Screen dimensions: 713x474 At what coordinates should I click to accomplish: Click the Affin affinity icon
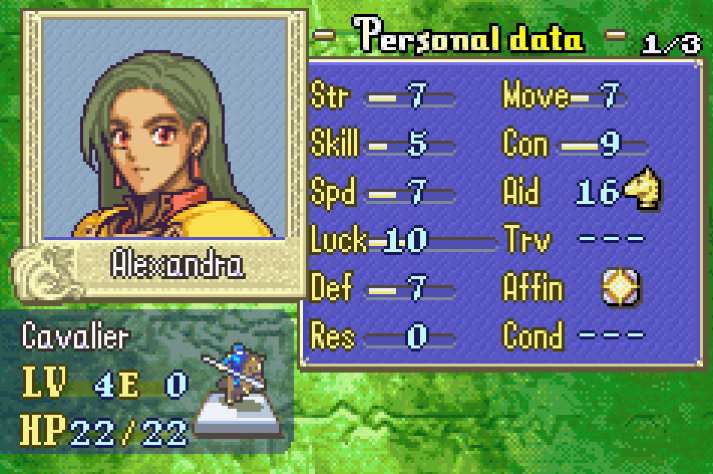[620, 288]
